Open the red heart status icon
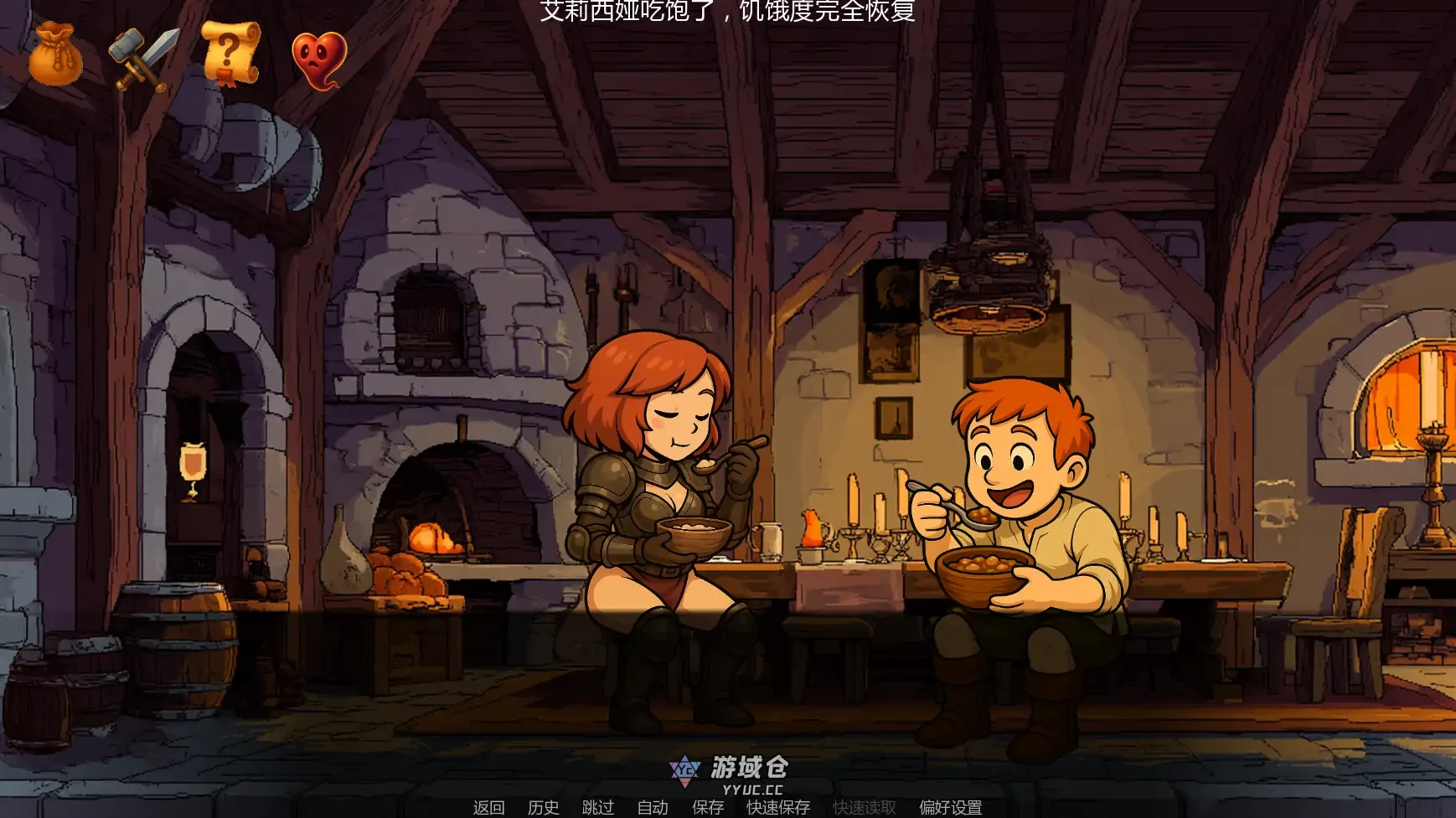Screen dimensions: 1456x818 (x=319, y=59)
